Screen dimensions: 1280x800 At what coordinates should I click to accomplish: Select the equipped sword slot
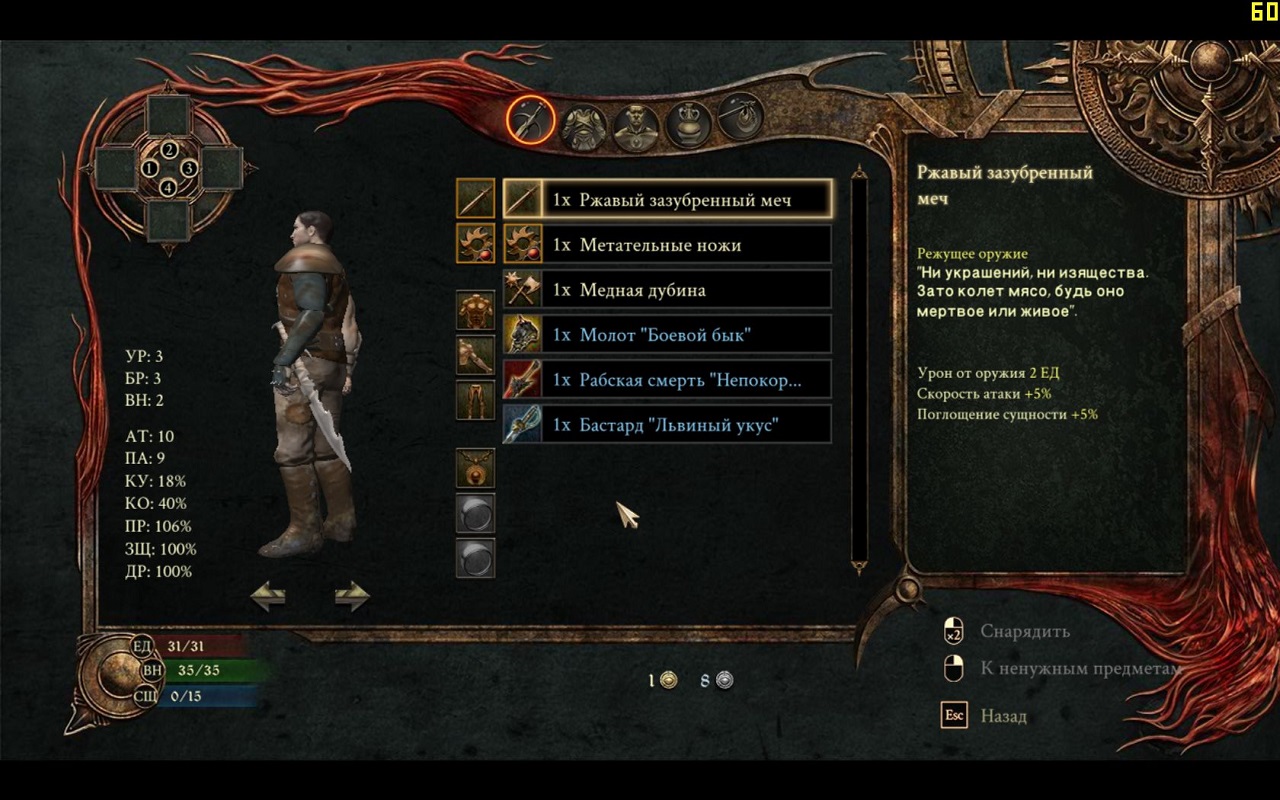(475, 198)
